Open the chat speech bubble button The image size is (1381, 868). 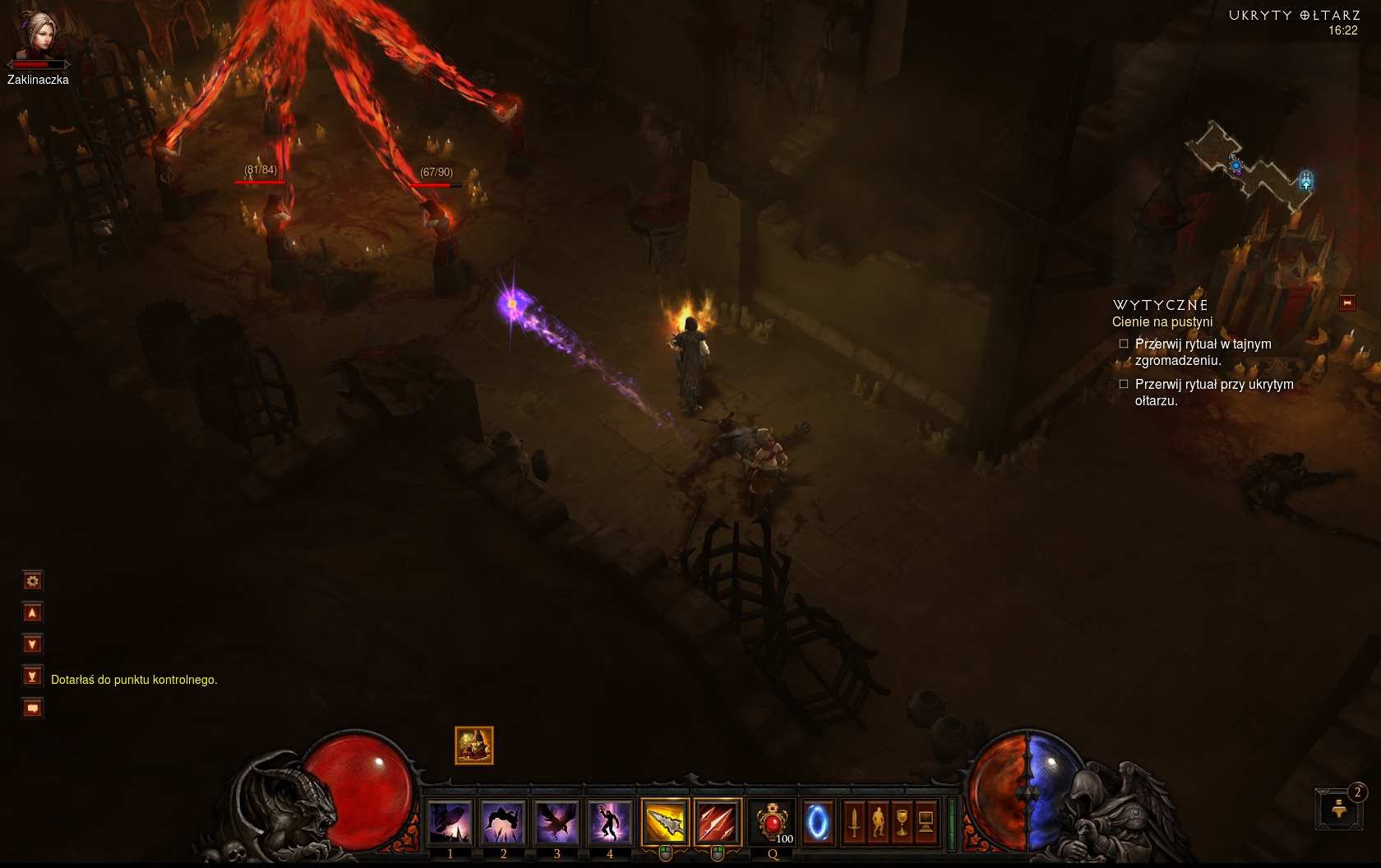click(x=32, y=708)
